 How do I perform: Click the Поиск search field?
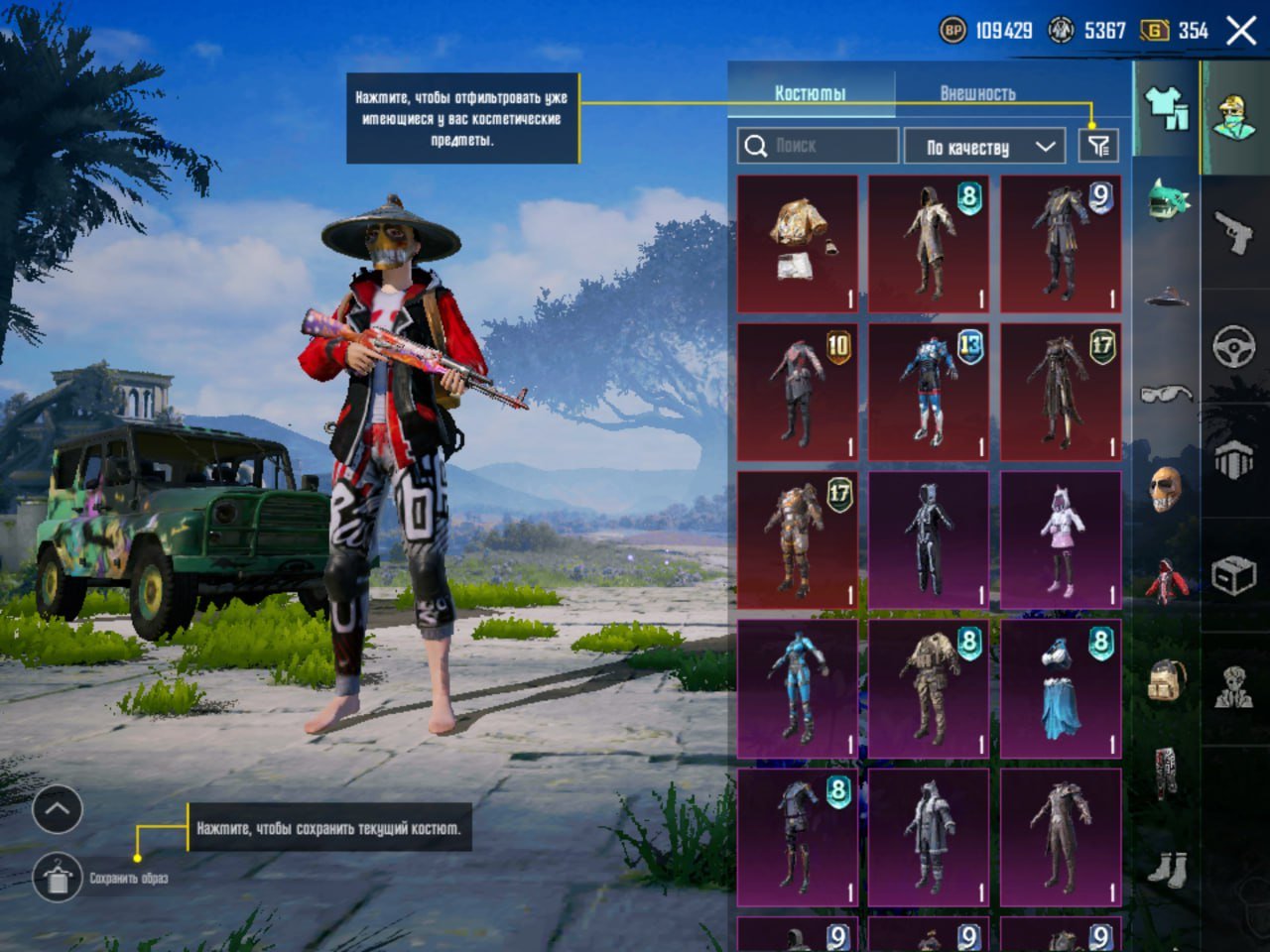point(819,146)
